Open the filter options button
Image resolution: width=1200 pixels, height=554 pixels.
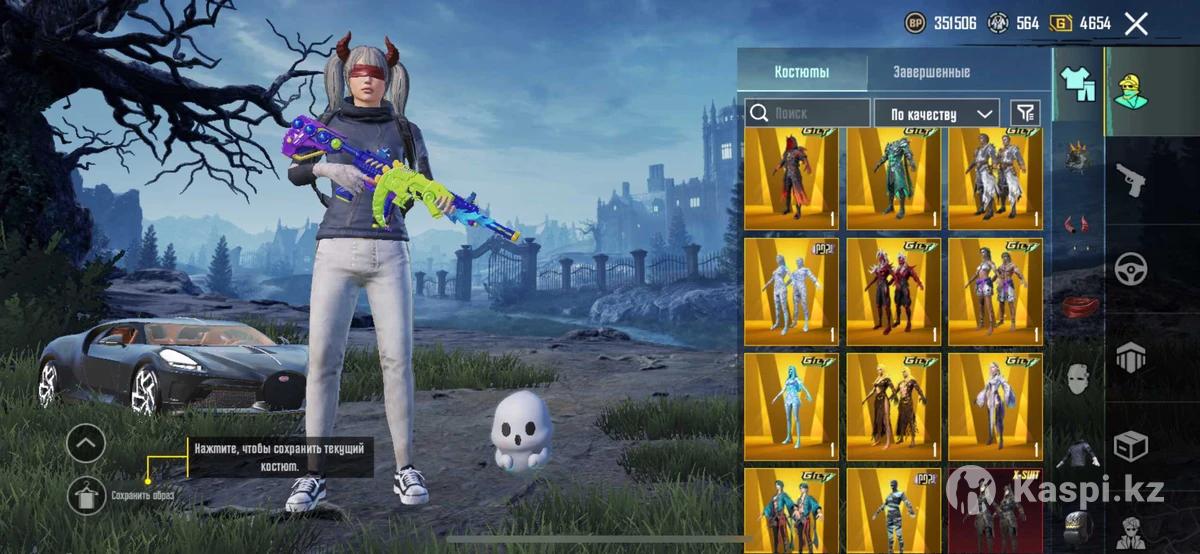pyautogui.click(x=1025, y=113)
